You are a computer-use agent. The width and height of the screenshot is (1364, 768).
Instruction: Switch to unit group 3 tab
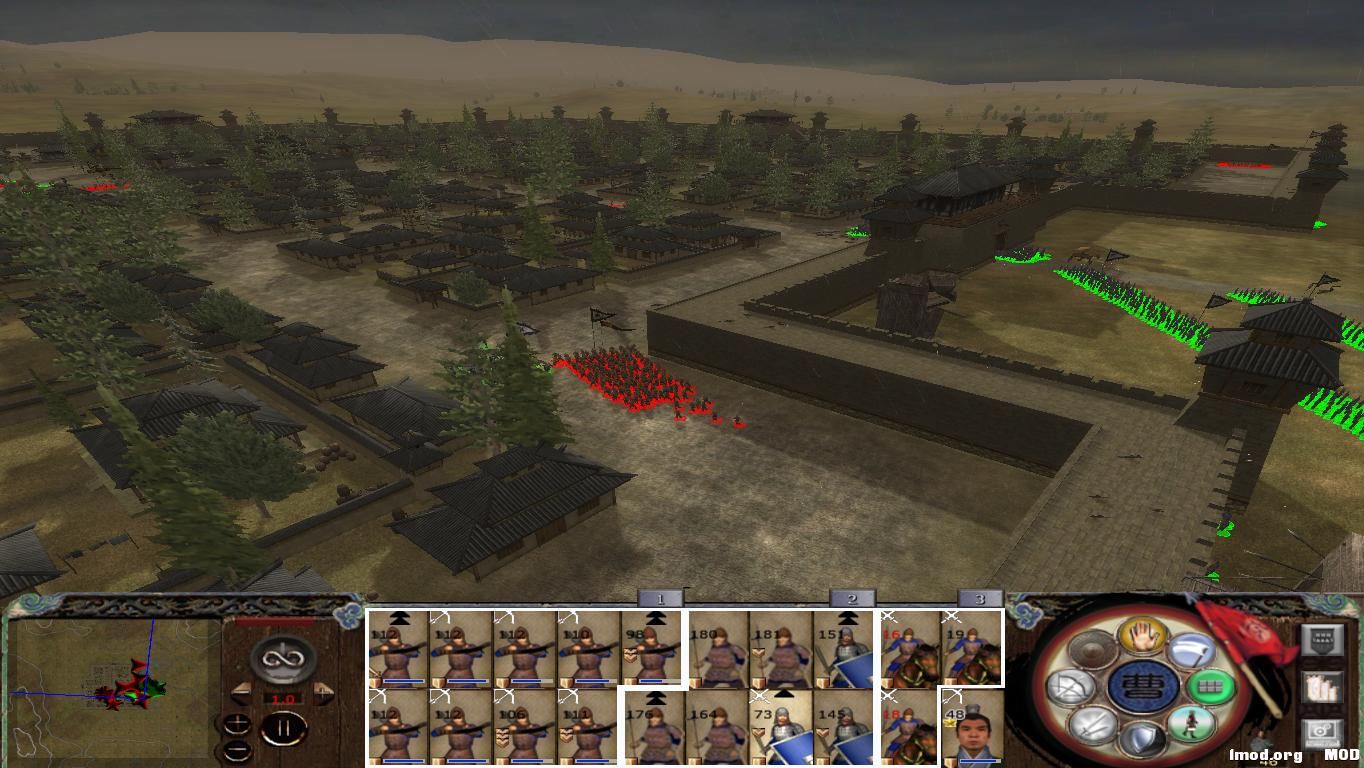point(981,598)
